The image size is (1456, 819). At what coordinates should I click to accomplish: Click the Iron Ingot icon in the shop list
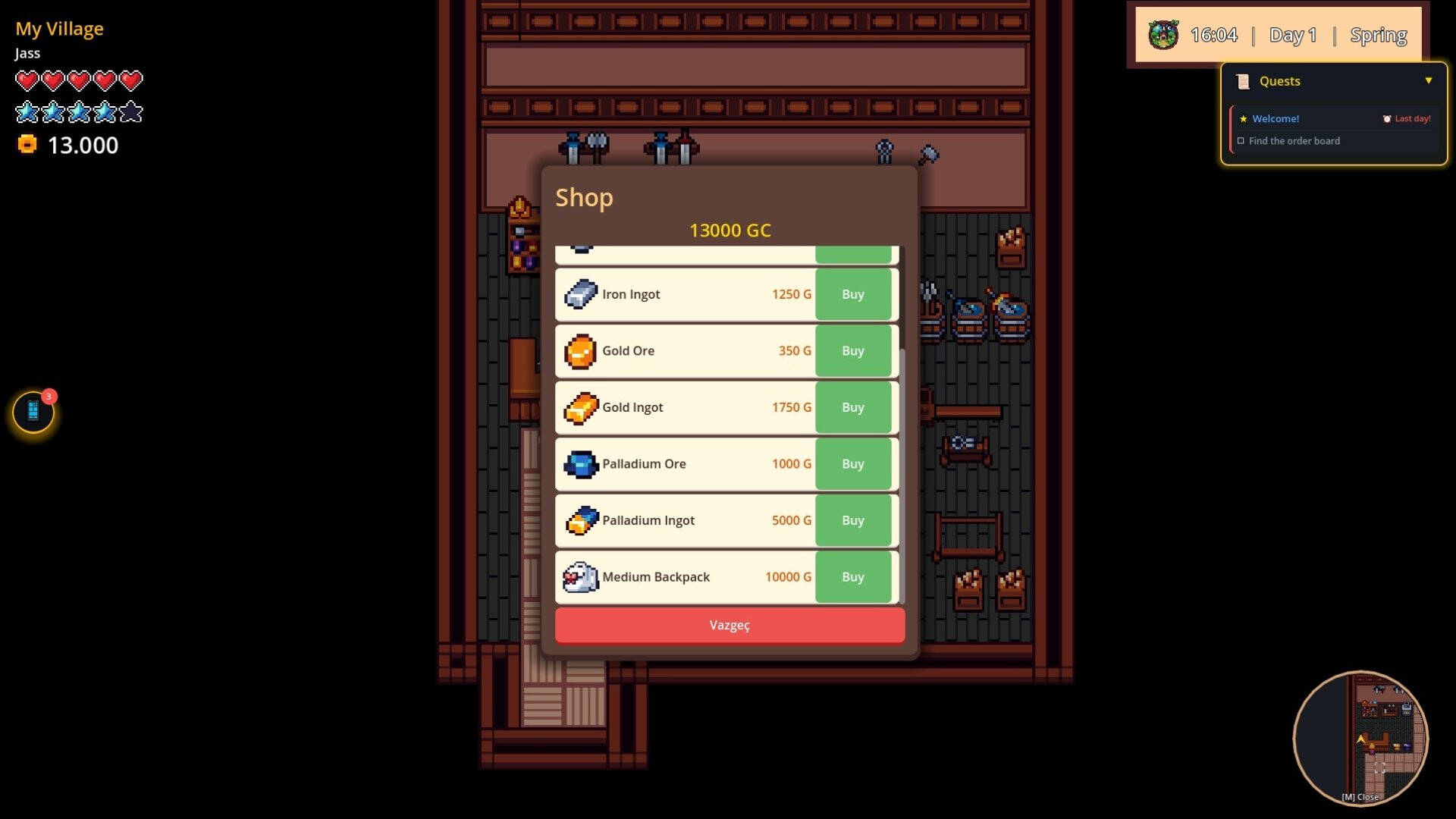(581, 294)
